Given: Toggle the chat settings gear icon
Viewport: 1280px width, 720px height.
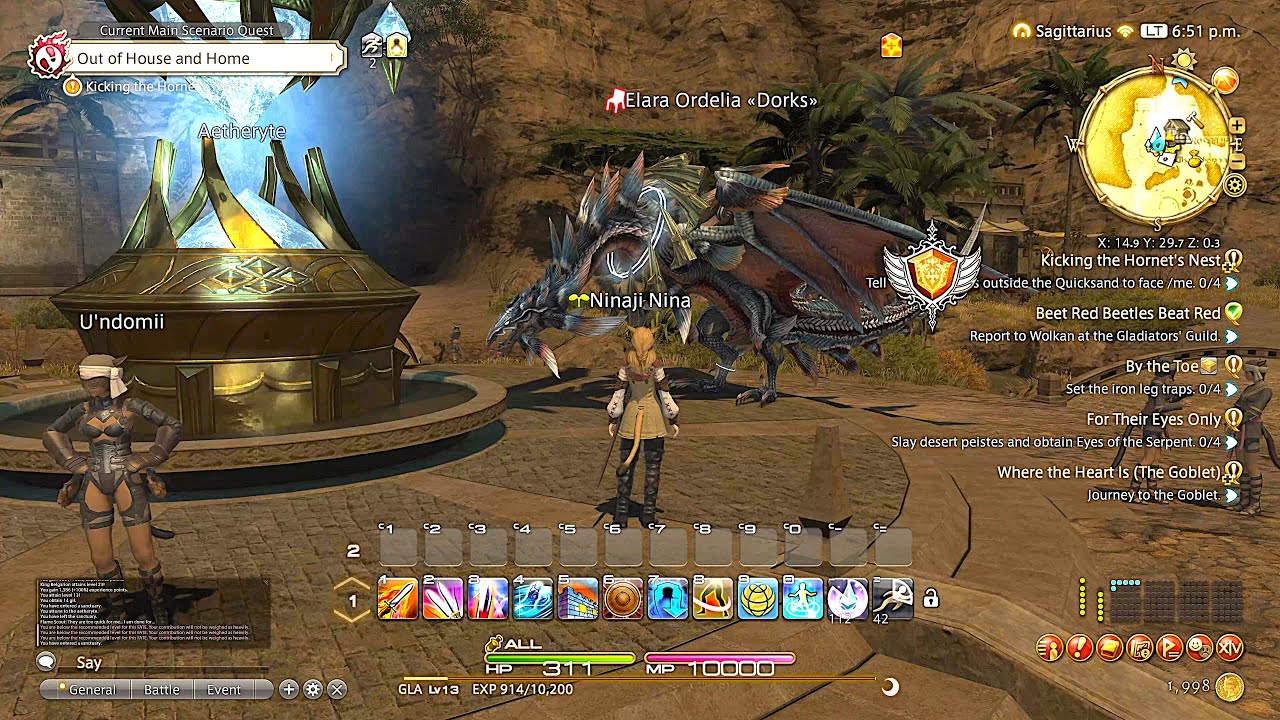Looking at the screenshot, I should [313, 689].
